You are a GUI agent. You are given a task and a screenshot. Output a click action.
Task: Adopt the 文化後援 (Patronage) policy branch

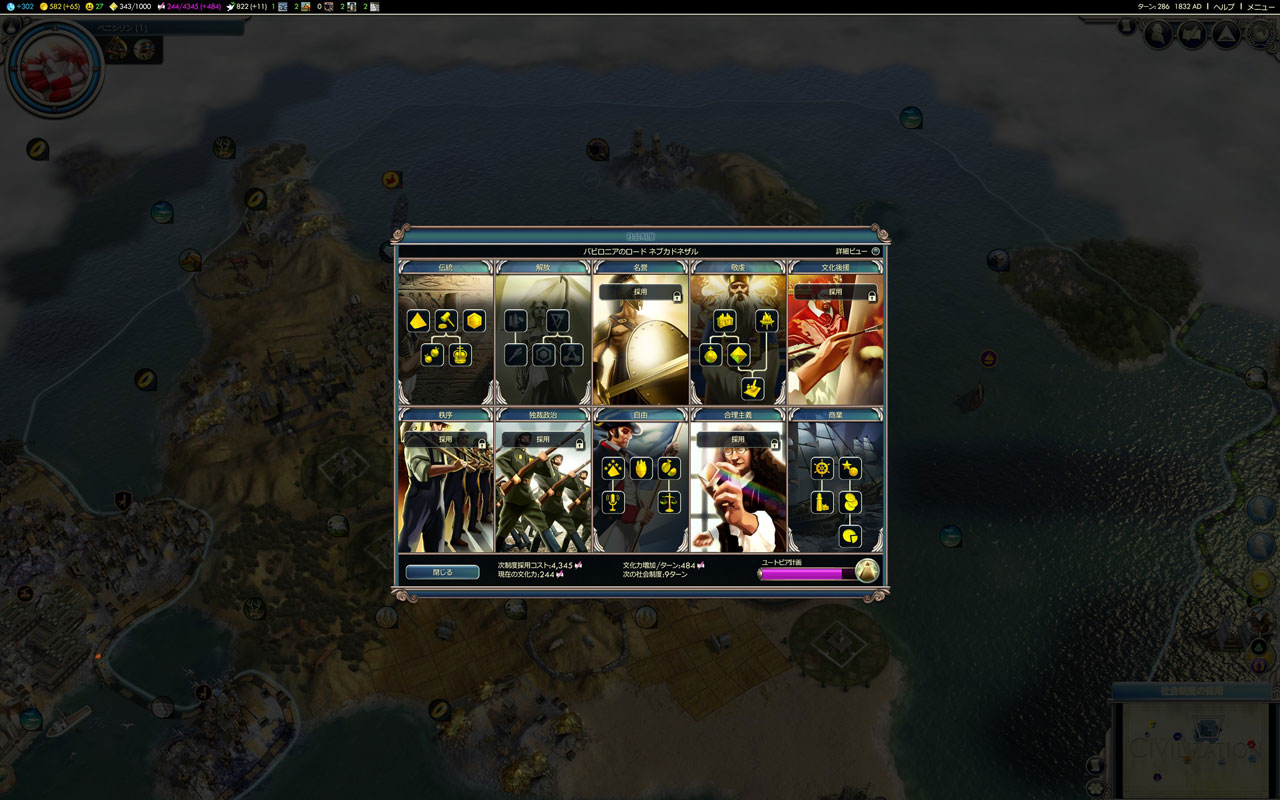point(836,292)
